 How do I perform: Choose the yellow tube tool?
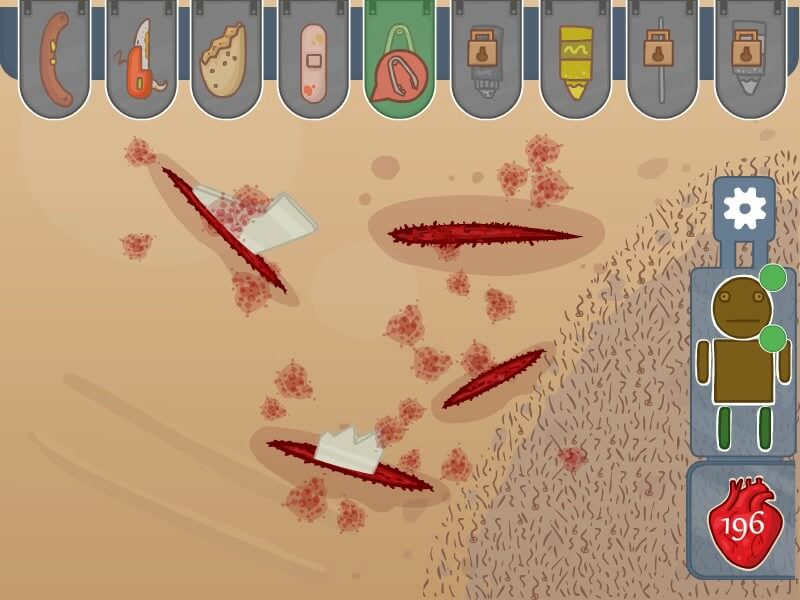(x=575, y=62)
